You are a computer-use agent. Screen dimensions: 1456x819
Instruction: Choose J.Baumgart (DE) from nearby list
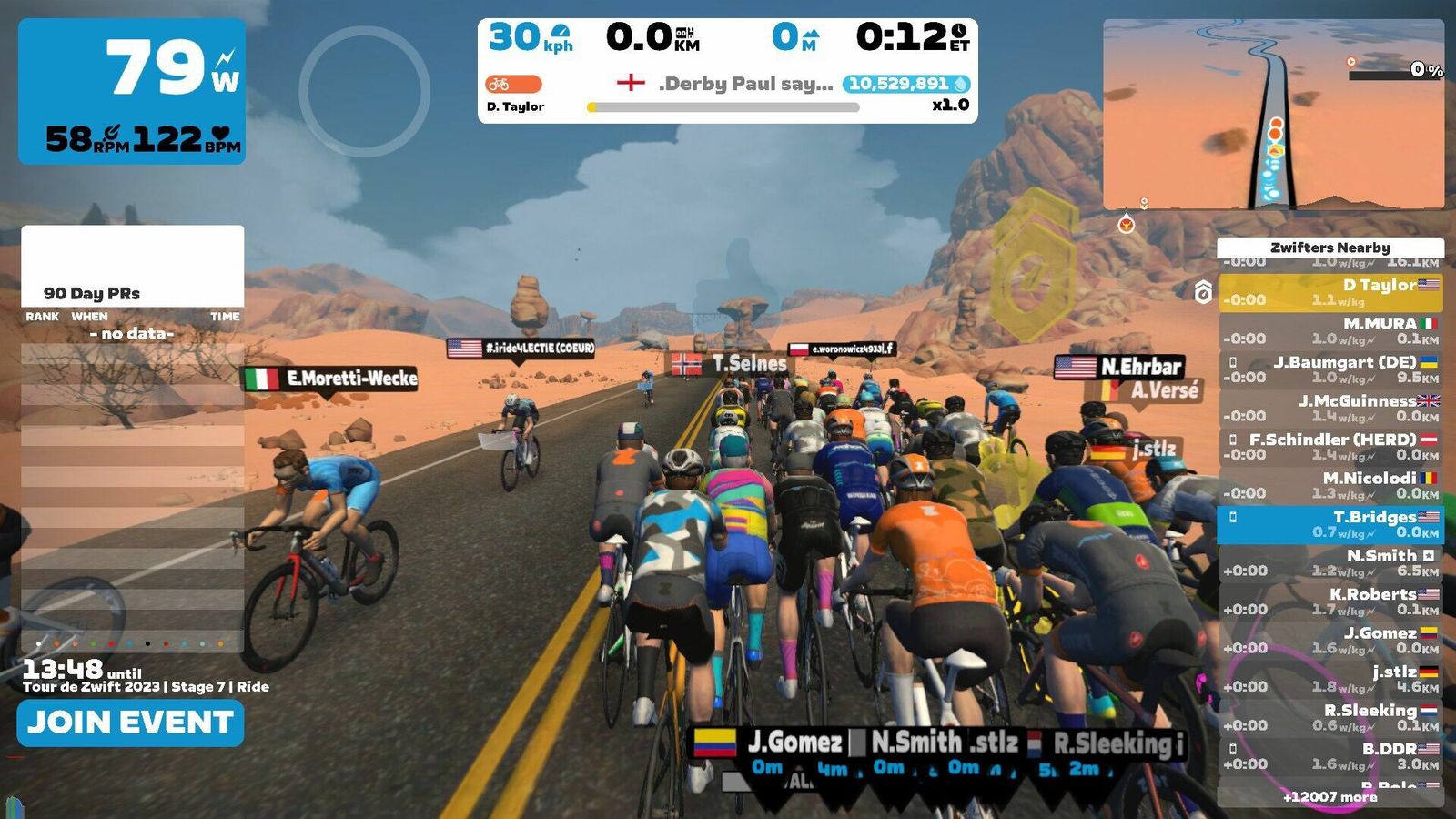point(1330,369)
